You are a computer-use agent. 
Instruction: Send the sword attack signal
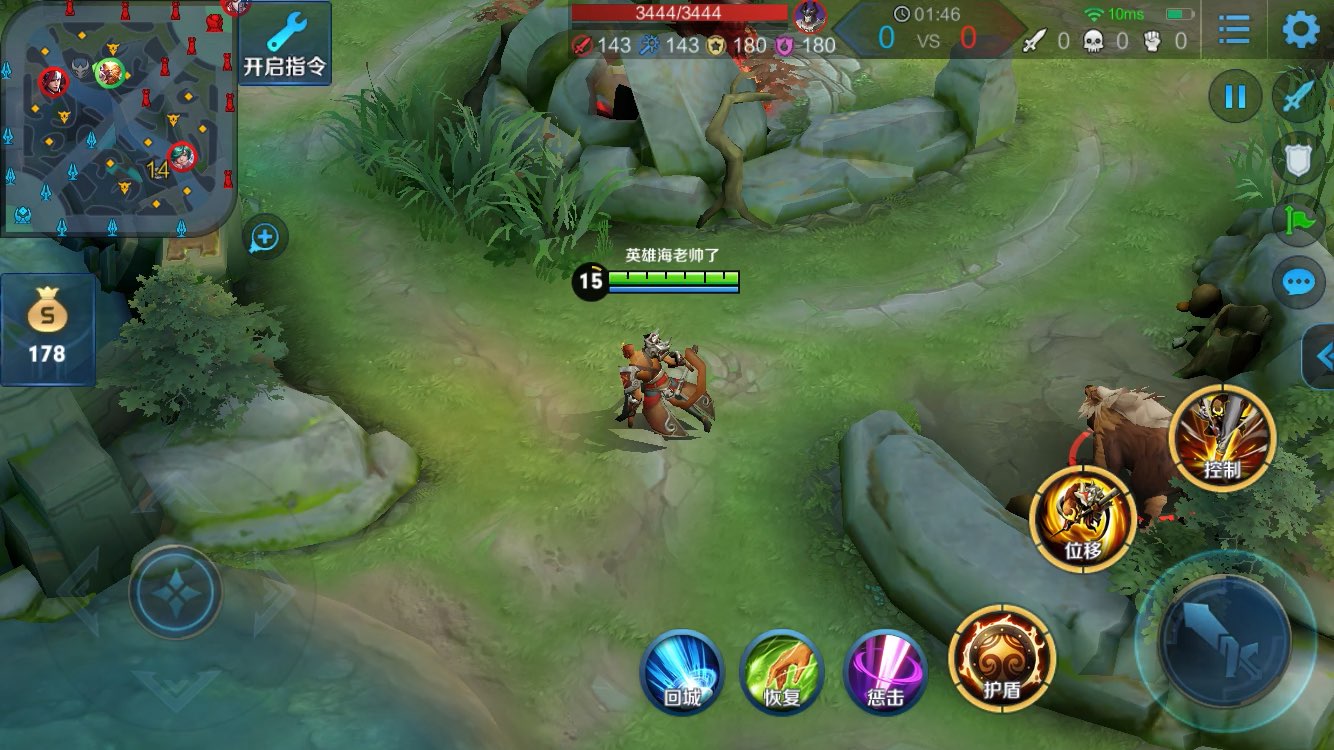(x=1298, y=97)
